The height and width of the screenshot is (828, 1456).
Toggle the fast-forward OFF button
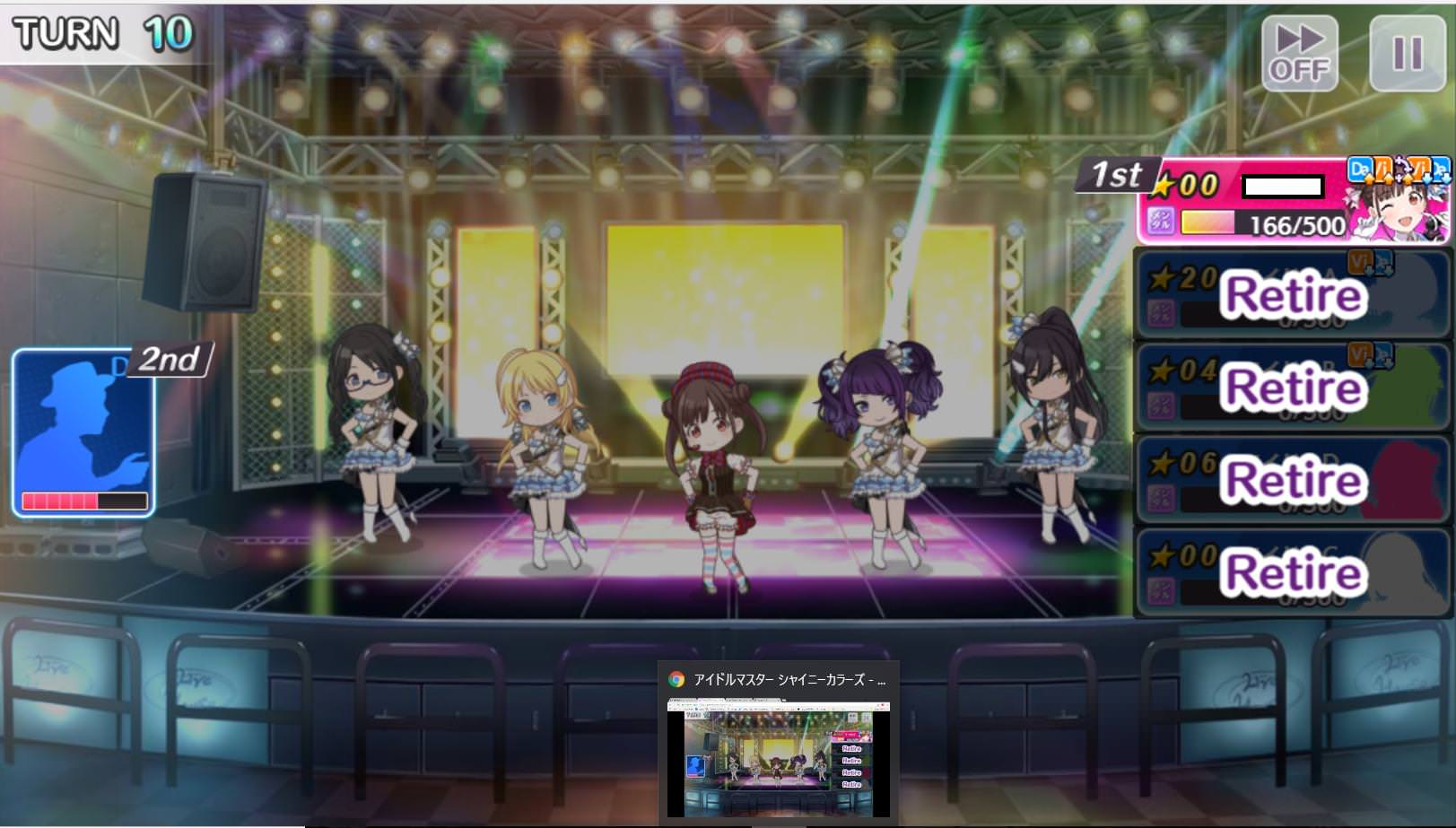1299,53
